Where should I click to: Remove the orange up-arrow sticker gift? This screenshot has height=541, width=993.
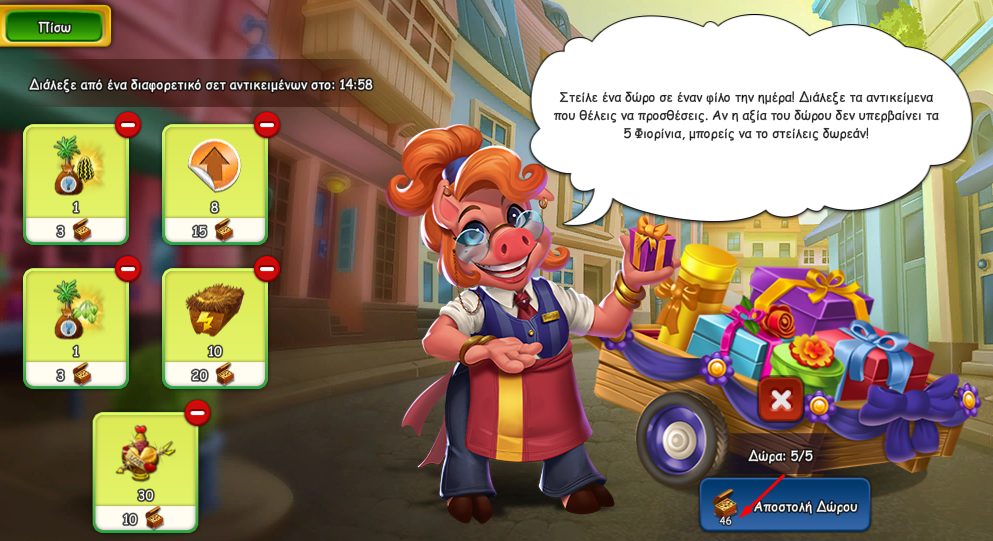tap(267, 125)
